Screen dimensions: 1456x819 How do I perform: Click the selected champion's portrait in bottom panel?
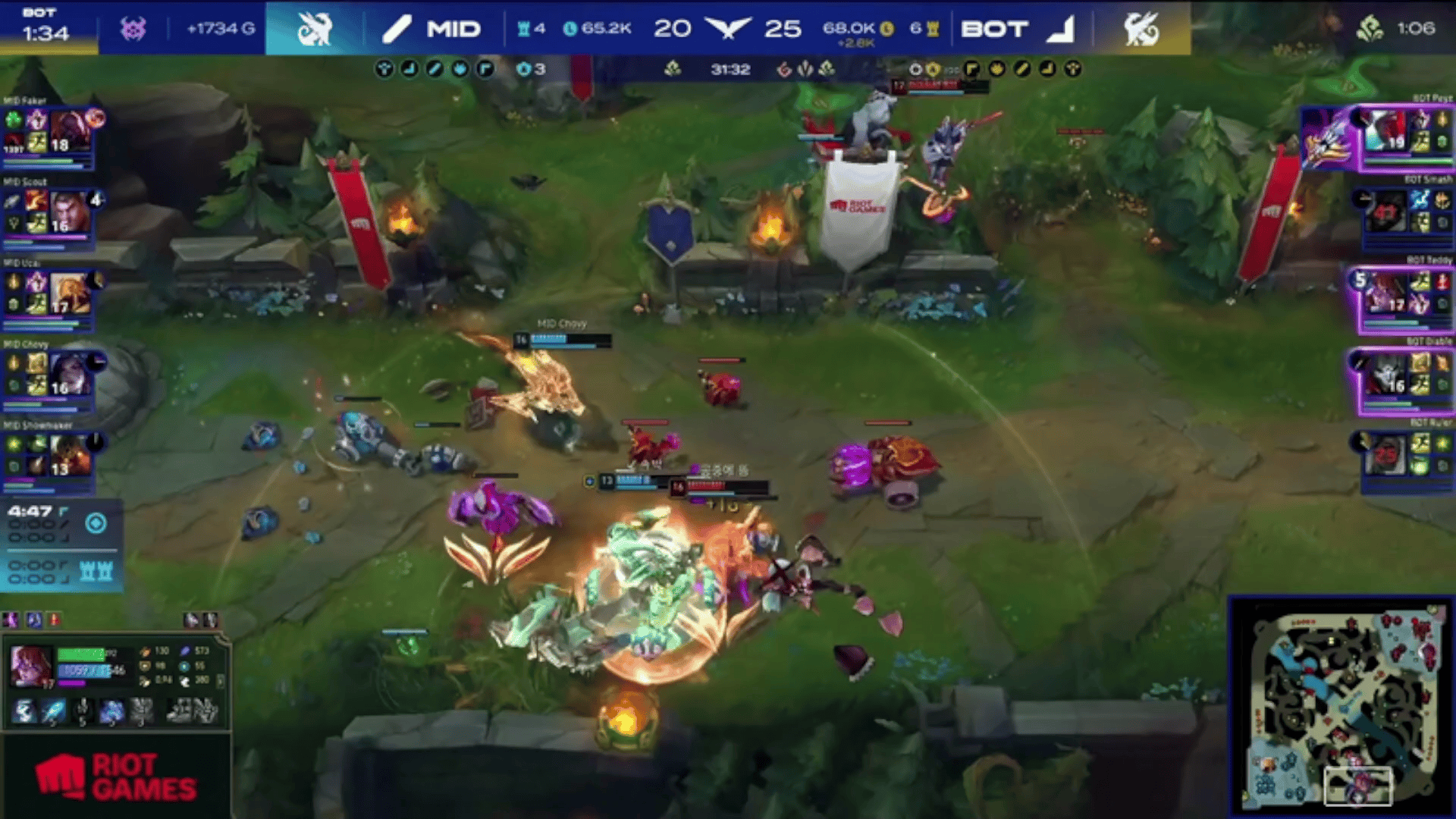click(x=30, y=666)
